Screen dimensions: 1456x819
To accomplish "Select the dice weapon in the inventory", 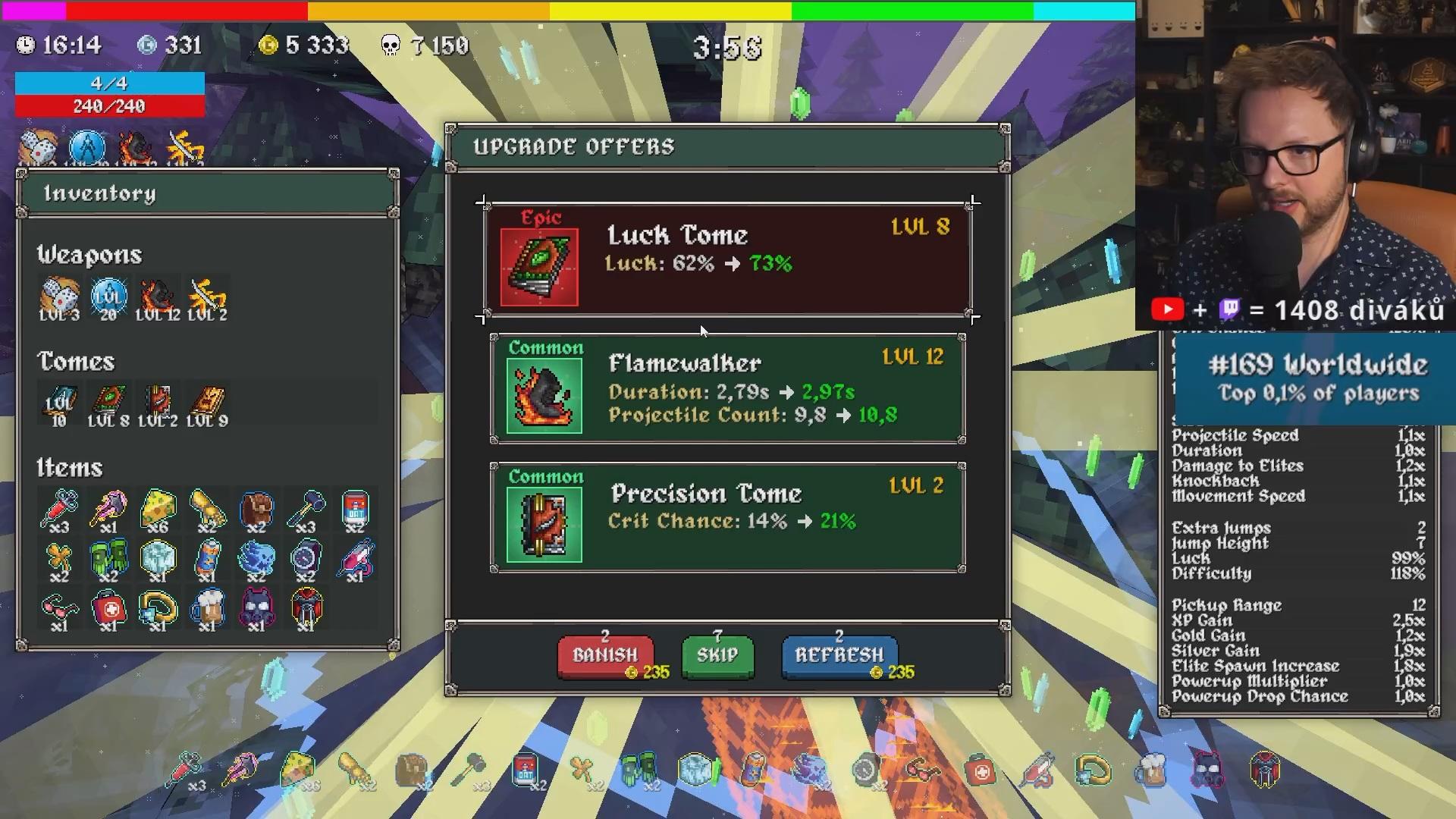I will (59, 297).
